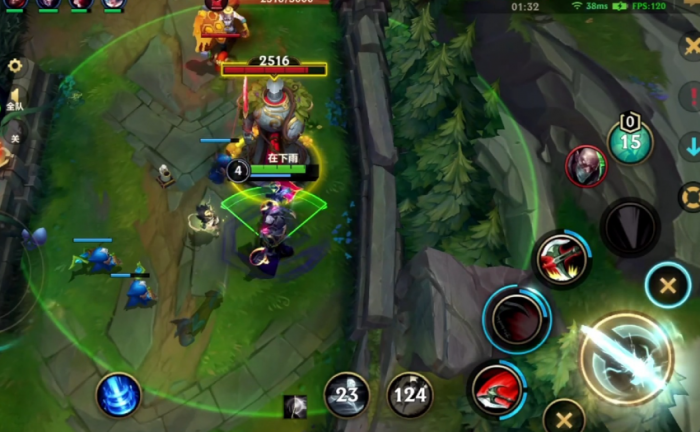Use the summoner spell on 23 cooldown
This screenshot has width=700, height=432.
tap(346, 395)
